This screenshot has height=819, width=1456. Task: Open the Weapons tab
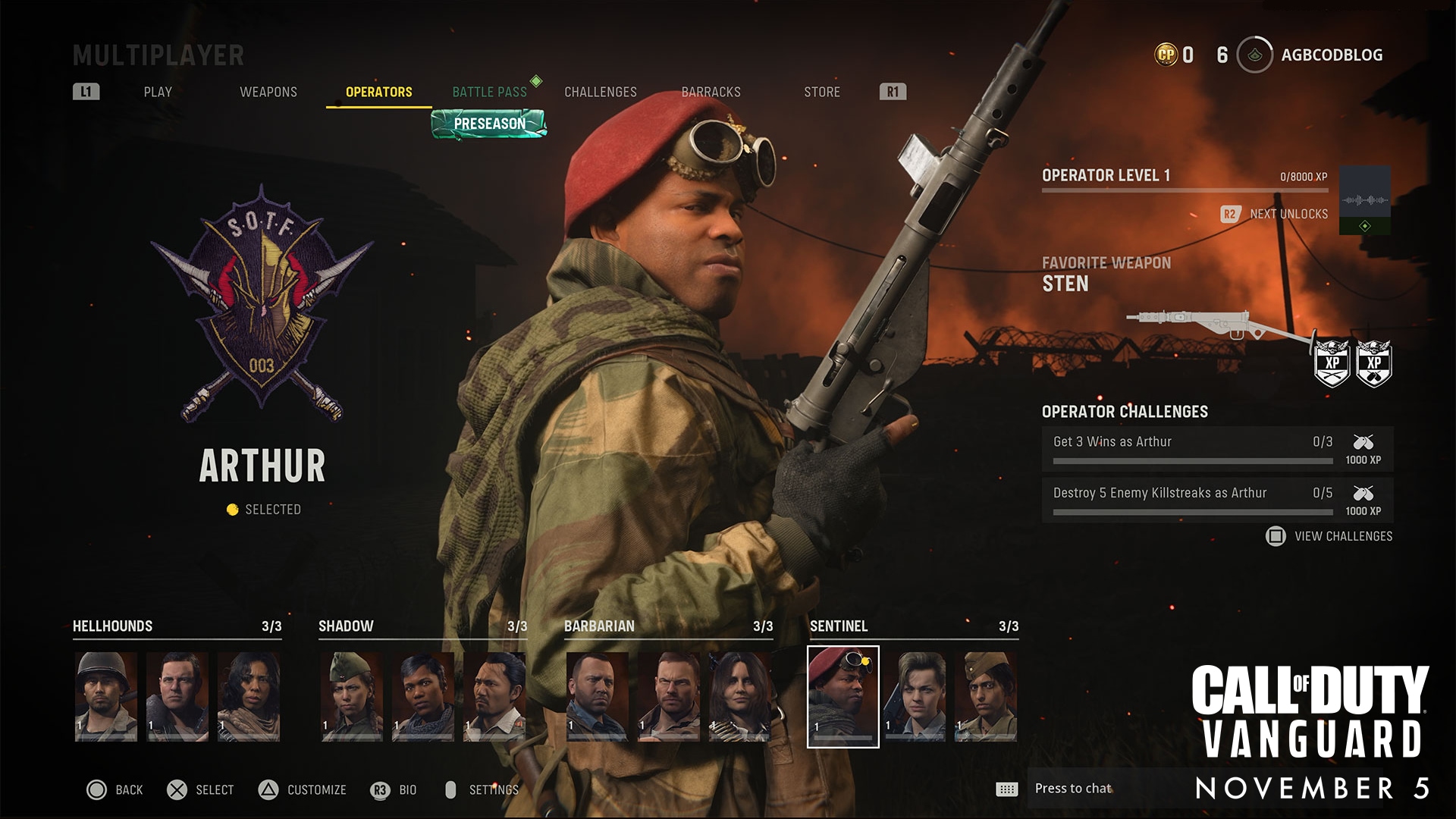[268, 92]
